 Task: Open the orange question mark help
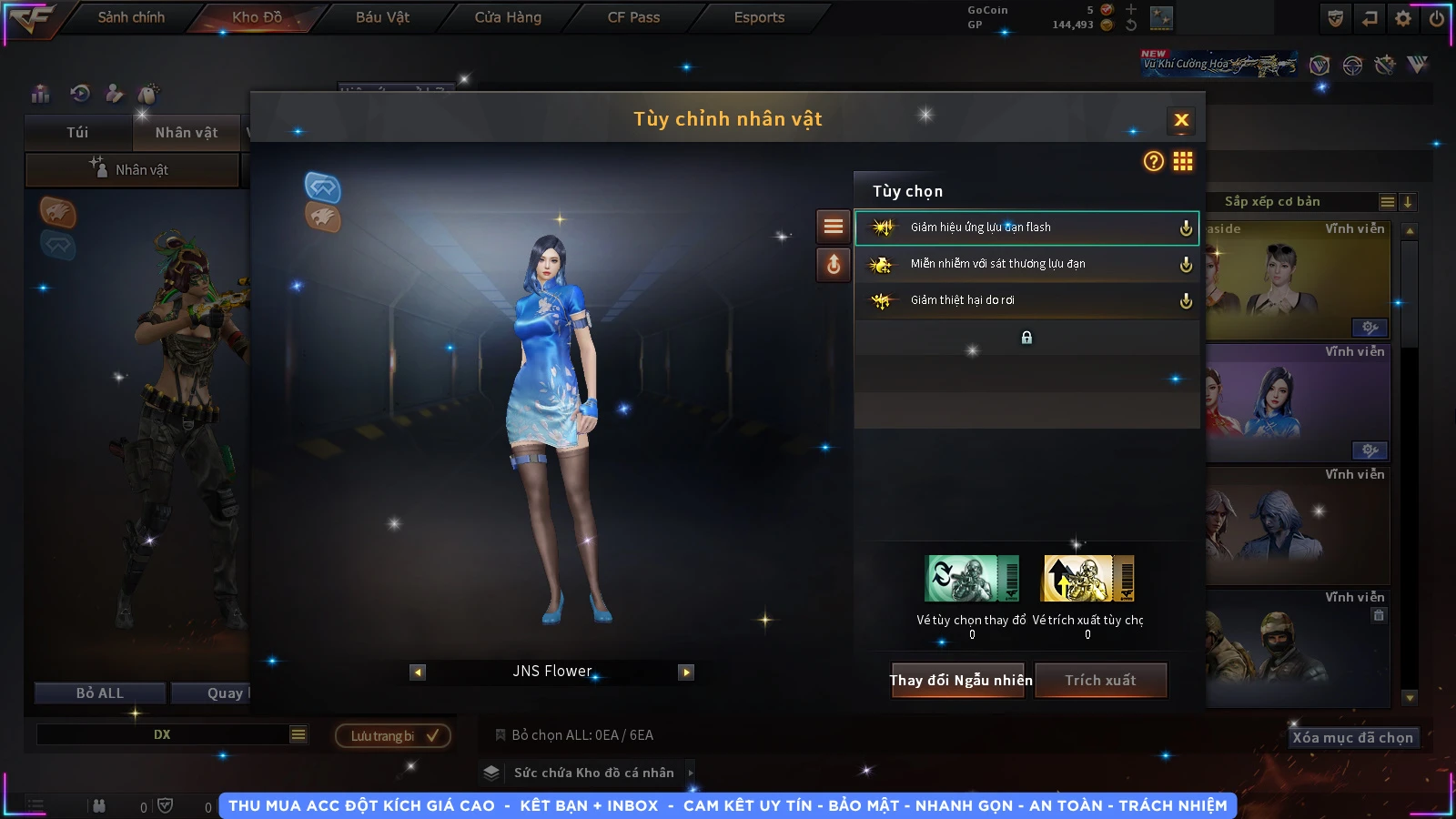[x=1153, y=161]
